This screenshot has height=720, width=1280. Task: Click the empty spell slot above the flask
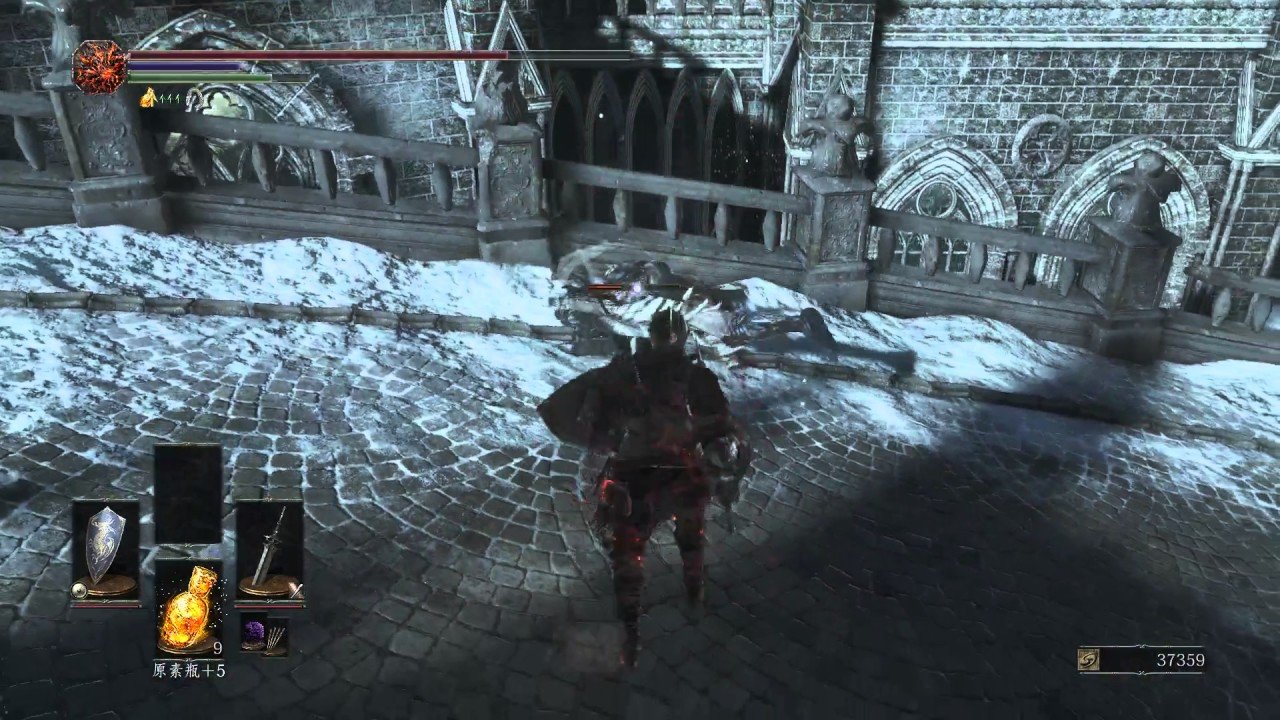coord(188,494)
